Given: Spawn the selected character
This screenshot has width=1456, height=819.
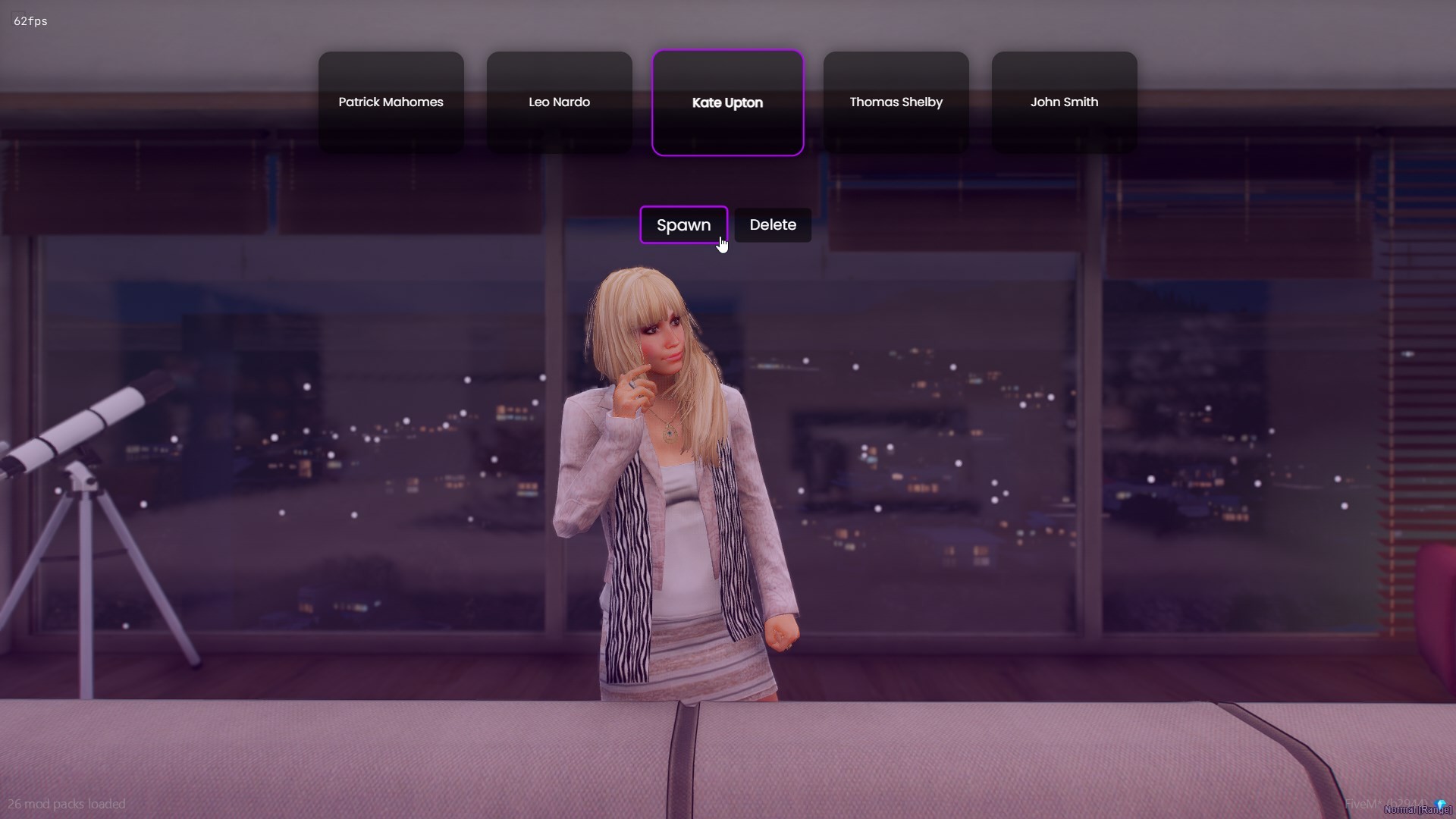Looking at the screenshot, I should click(x=683, y=225).
